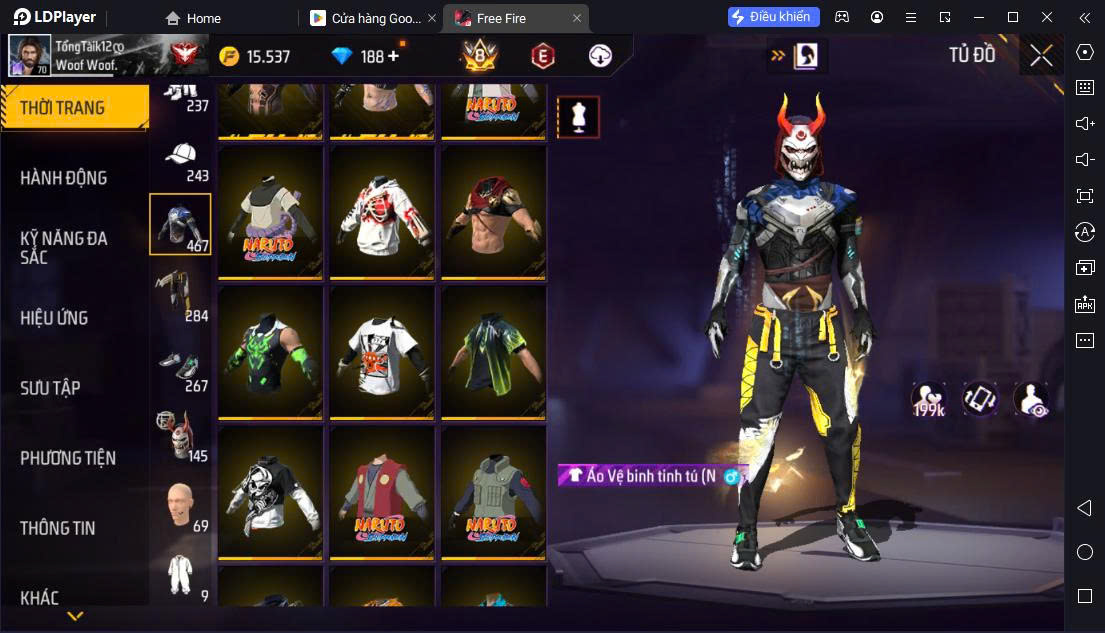Close the Tủ Đồ wardrobe screen

coord(1041,56)
